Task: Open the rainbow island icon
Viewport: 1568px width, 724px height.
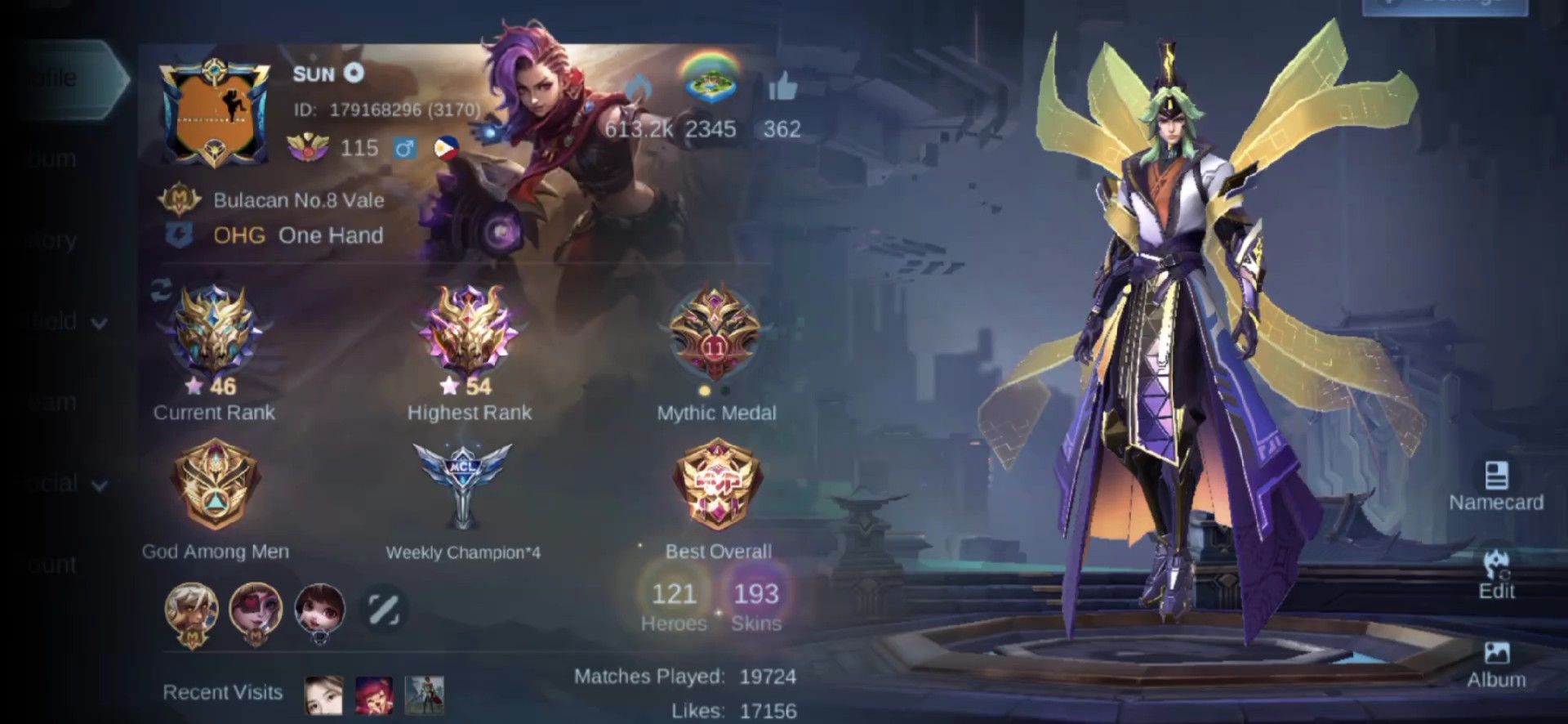Action: 710,81
